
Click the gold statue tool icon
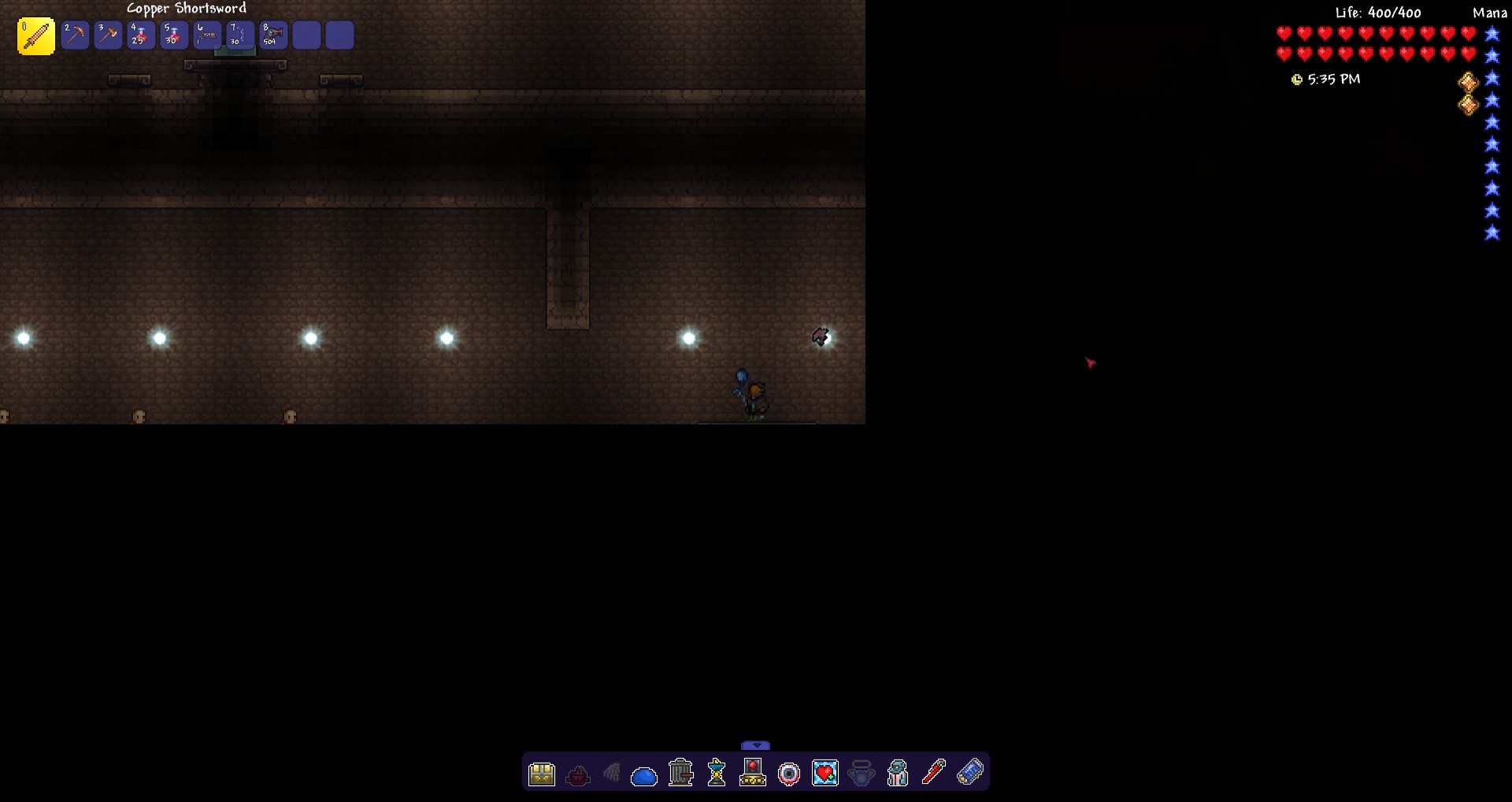pyautogui.click(x=717, y=773)
